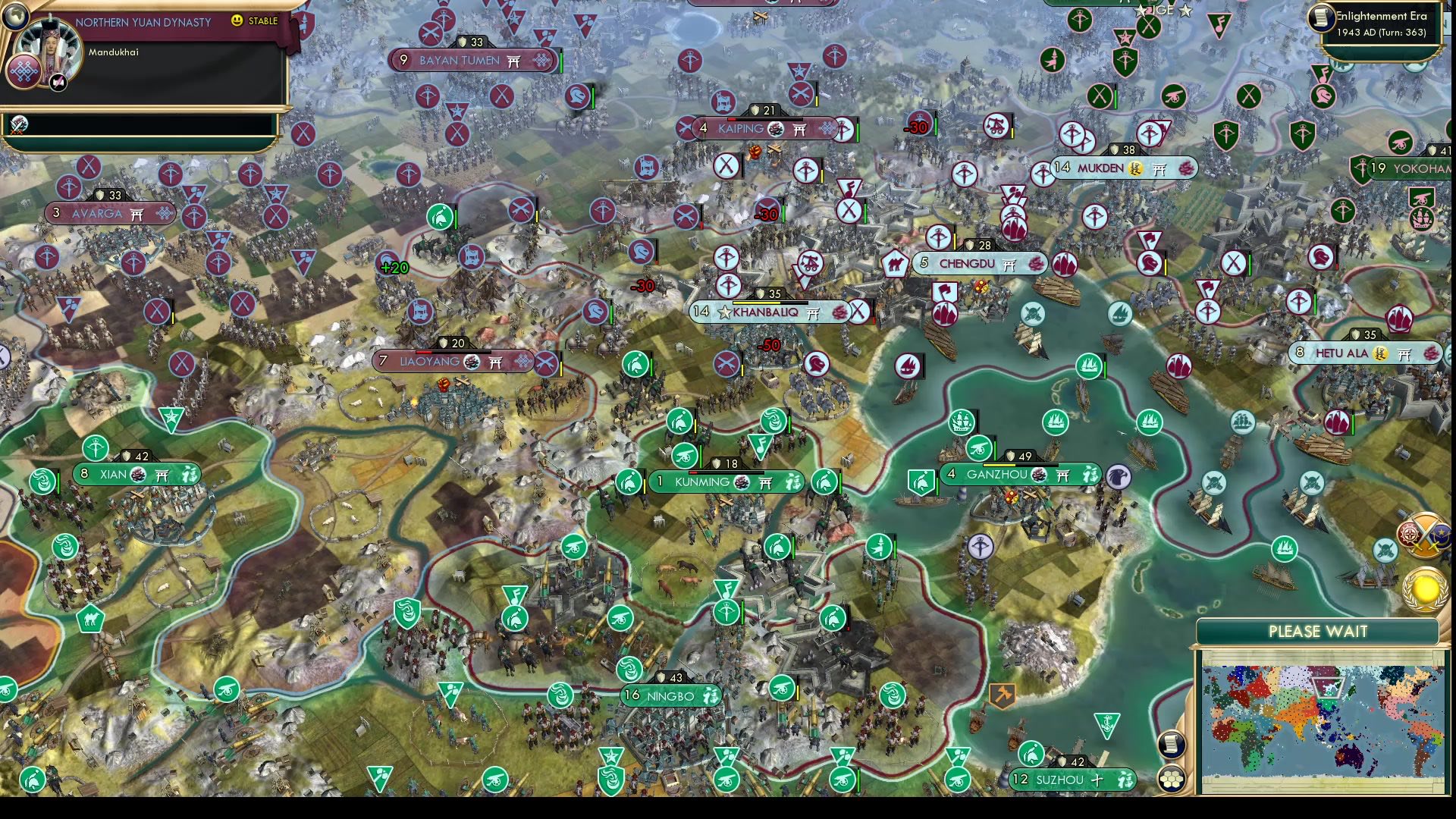Toggle the pink muted icon under the leader portrait
The height and width of the screenshot is (819, 1456).
point(58,83)
